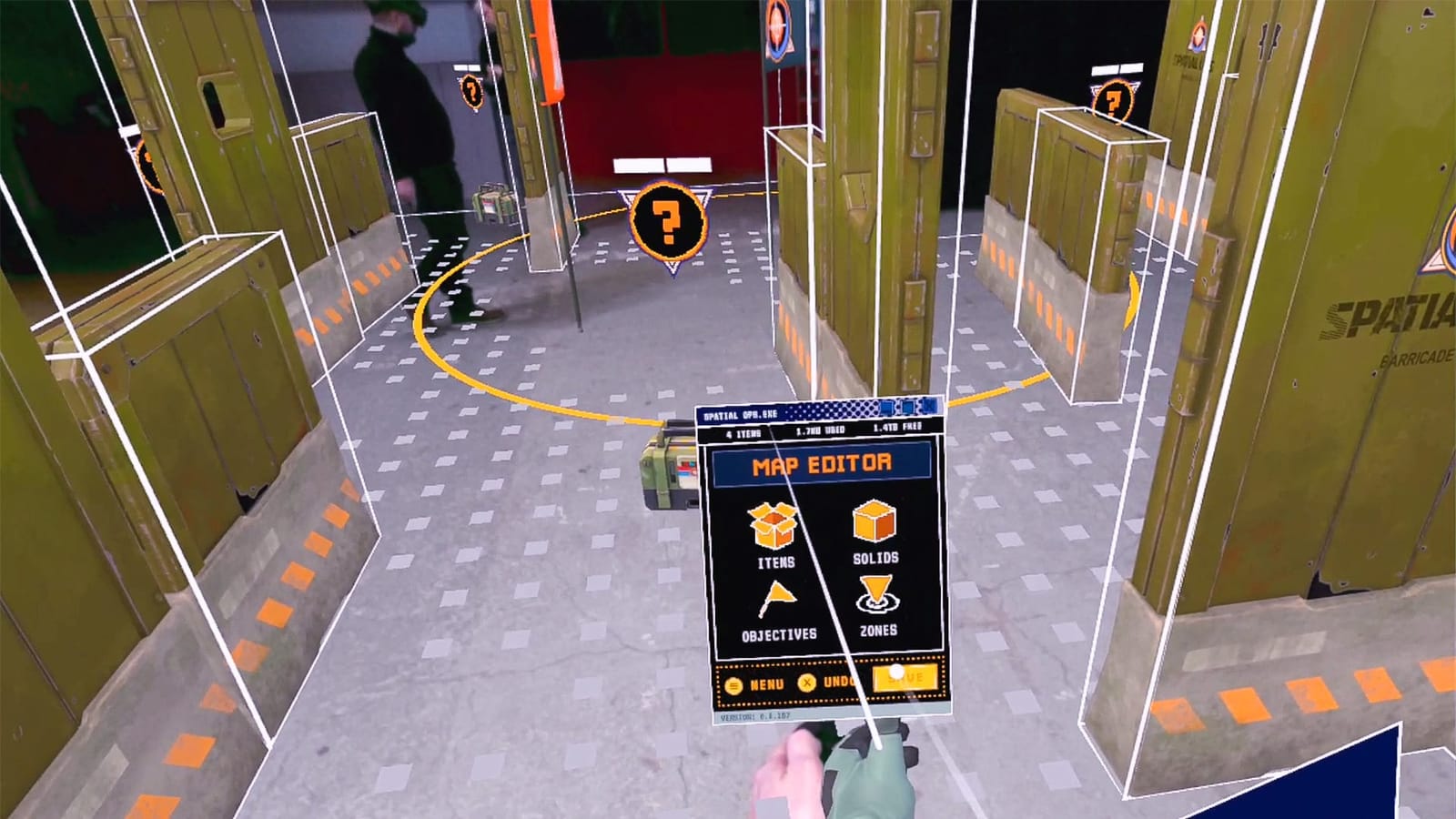Click the question mark marker in the arena center
Screen dimensions: 1456x819
tap(671, 221)
